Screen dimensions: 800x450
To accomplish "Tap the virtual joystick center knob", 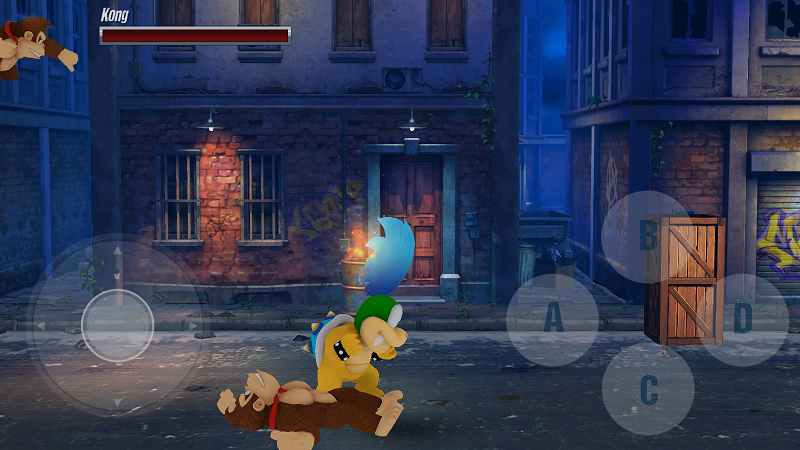I will (x=117, y=325).
